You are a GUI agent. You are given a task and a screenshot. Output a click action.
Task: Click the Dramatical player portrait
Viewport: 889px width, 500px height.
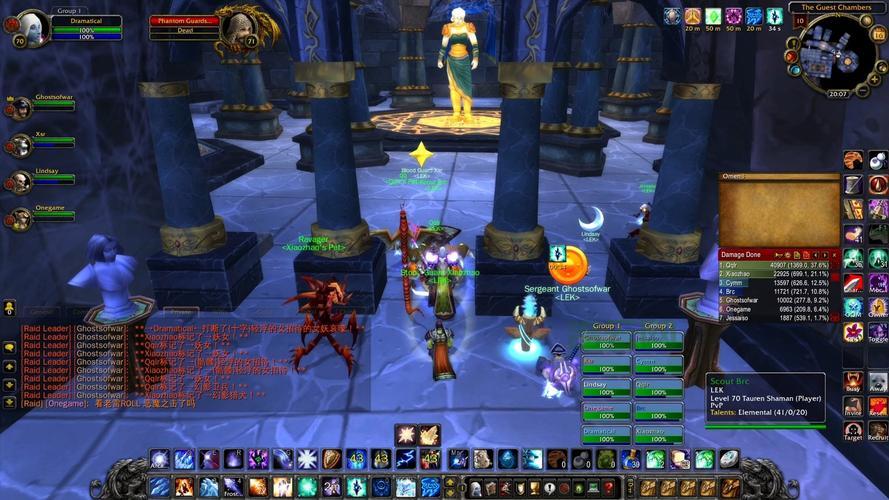pyautogui.click(x=34, y=27)
